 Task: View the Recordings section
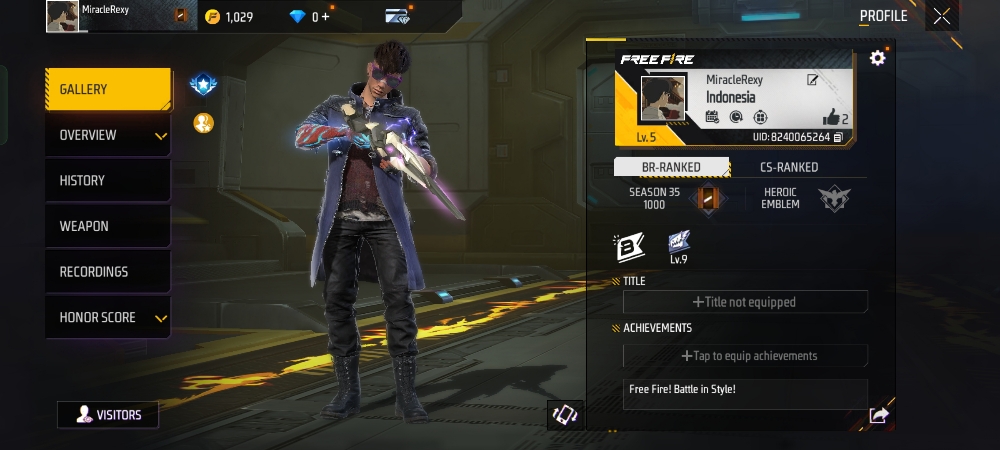(107, 272)
